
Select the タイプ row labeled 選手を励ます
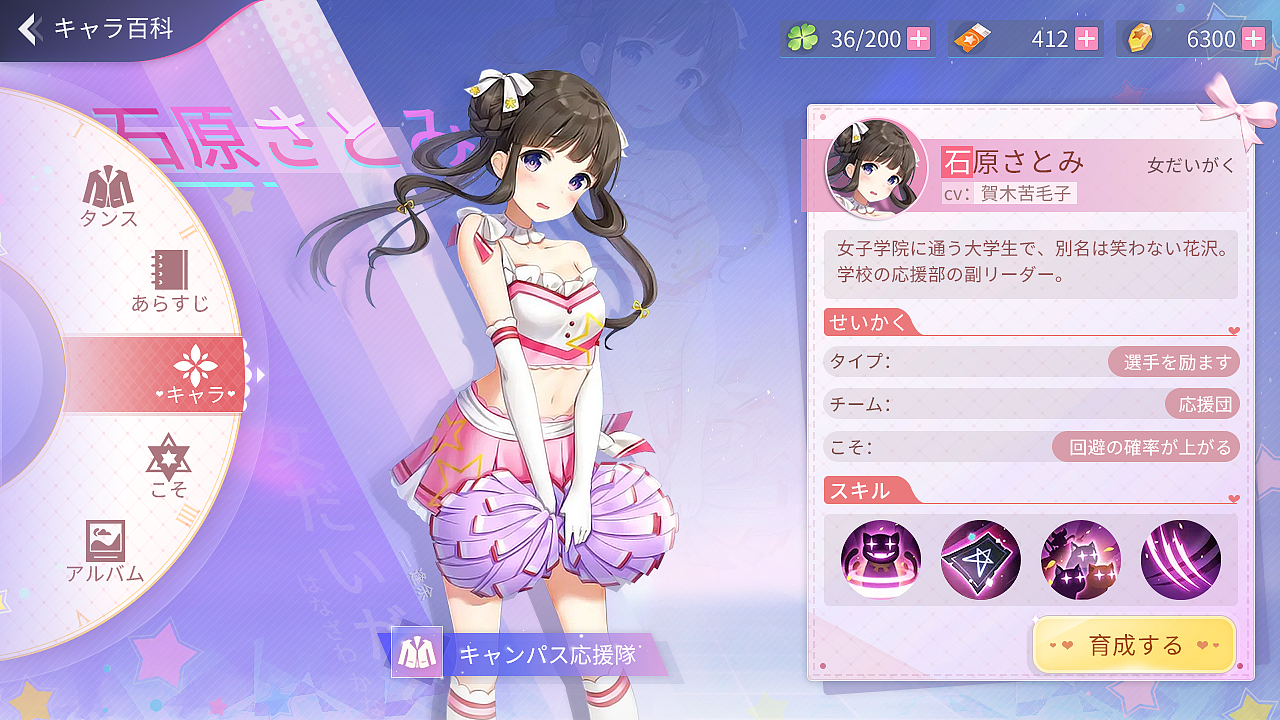(x=1172, y=361)
